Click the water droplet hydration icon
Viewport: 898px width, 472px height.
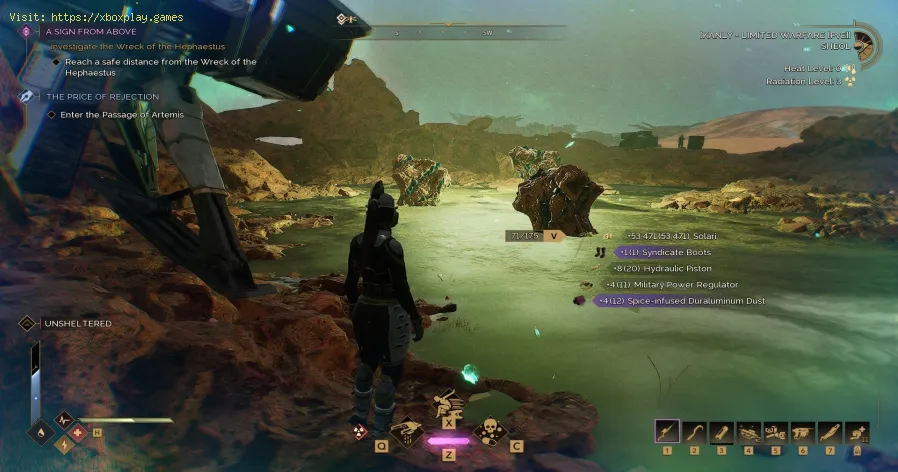42,434
